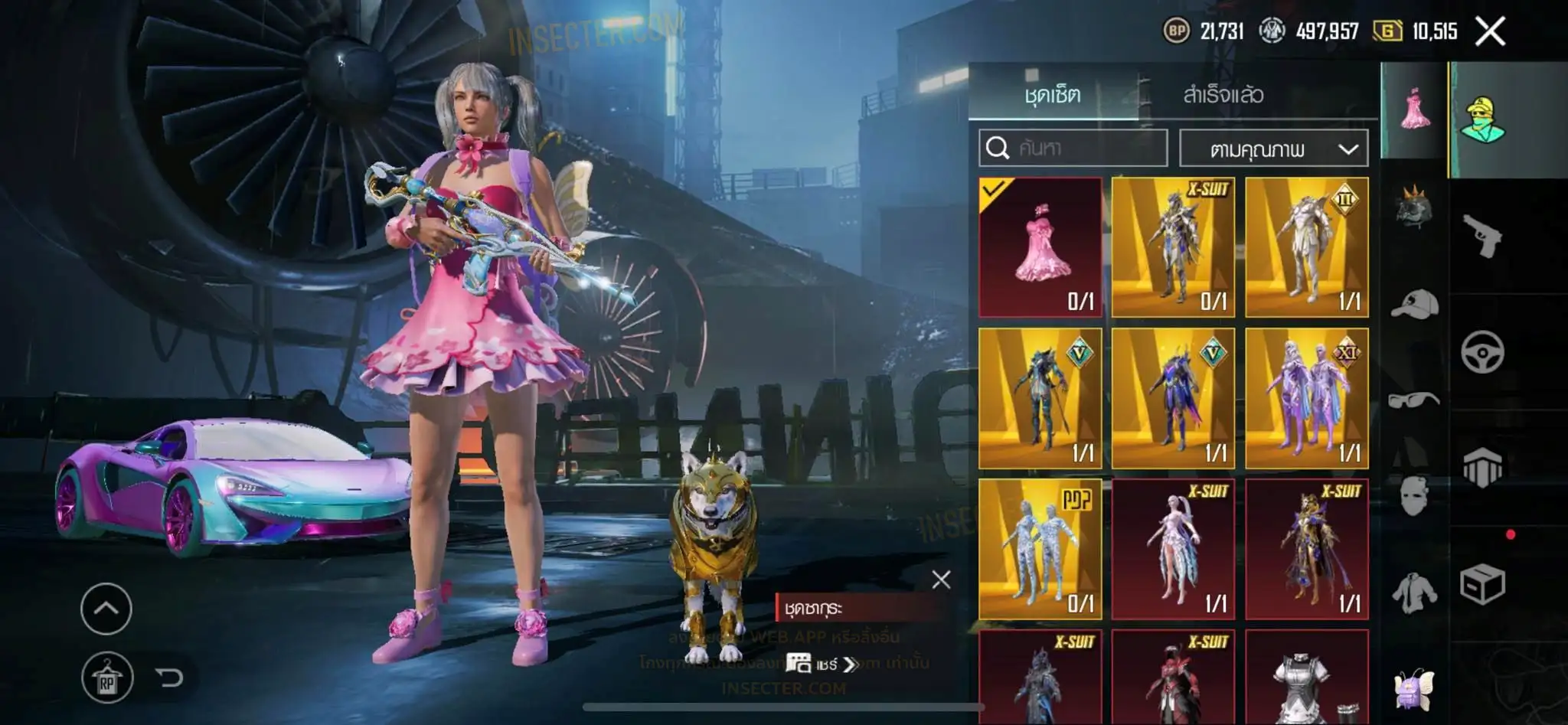Screen dimensions: 1568x725
Task: Click the round up-arrow expand button
Action: 106,609
